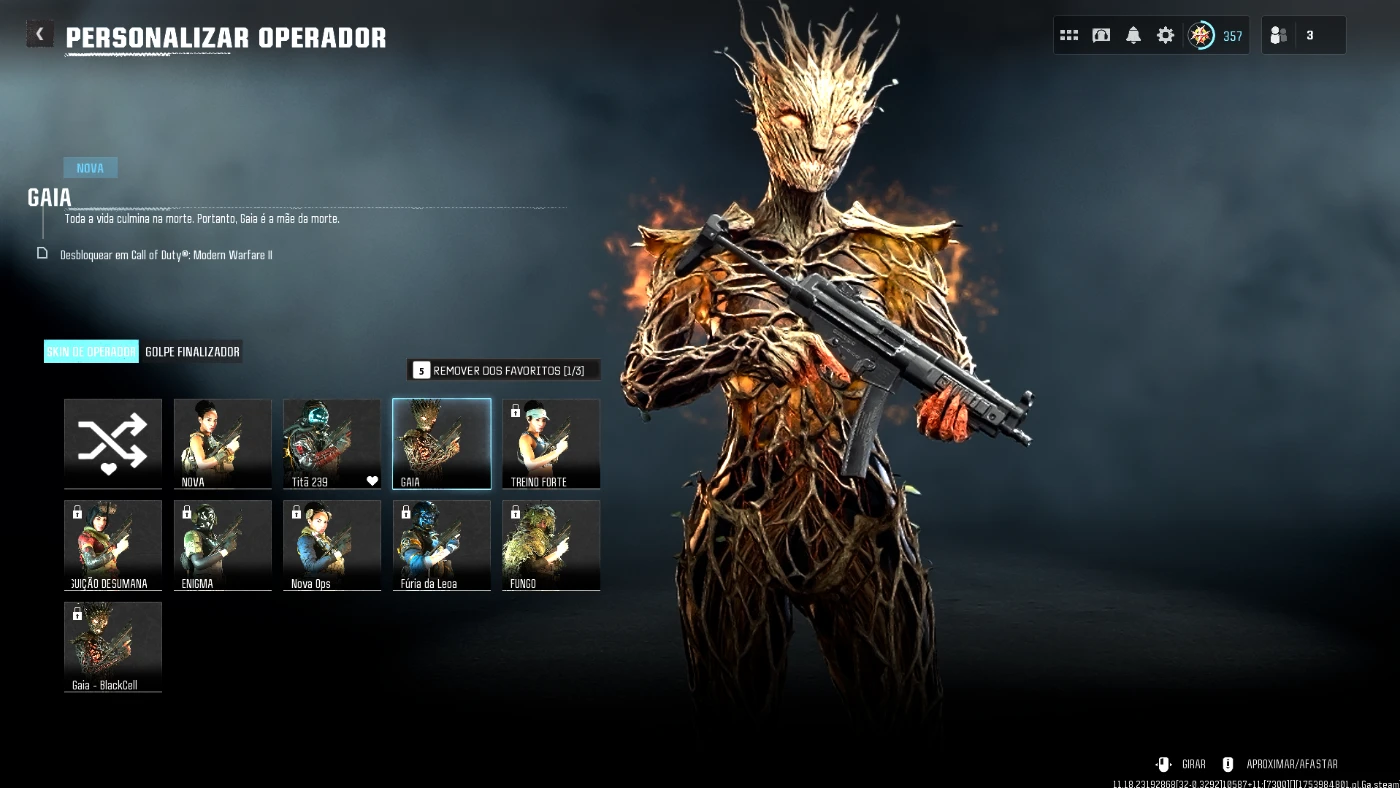This screenshot has height=788, width=1400.
Task: Select the locked Enigma skin
Action: click(x=222, y=545)
